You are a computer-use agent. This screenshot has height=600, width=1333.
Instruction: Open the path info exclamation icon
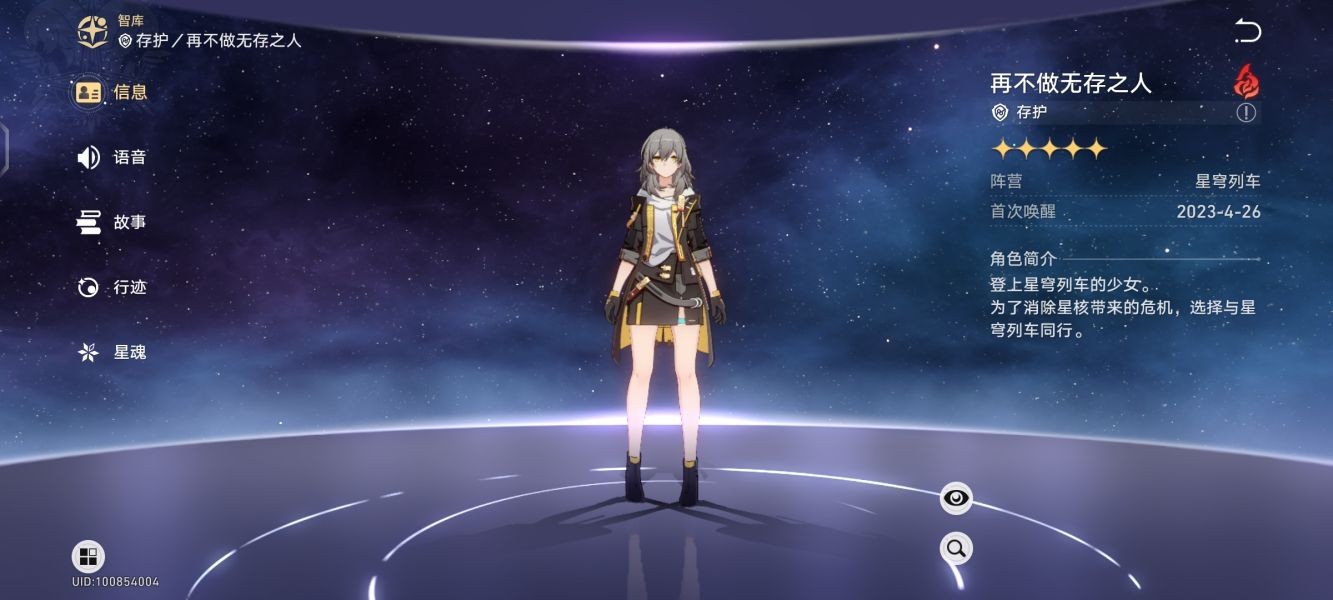[1246, 112]
